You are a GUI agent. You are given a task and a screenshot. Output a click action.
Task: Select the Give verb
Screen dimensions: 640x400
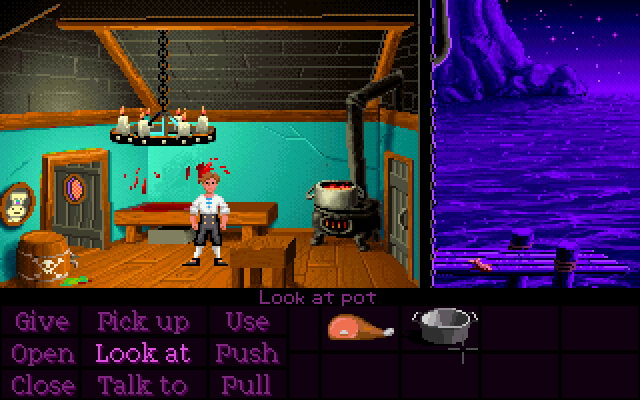click(43, 322)
